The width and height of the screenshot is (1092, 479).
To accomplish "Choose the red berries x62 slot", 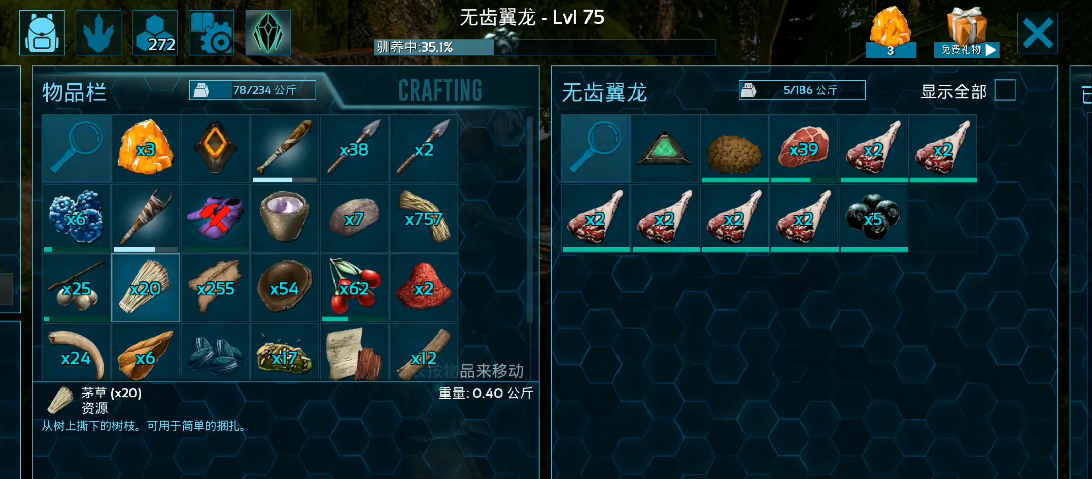I will (355, 288).
